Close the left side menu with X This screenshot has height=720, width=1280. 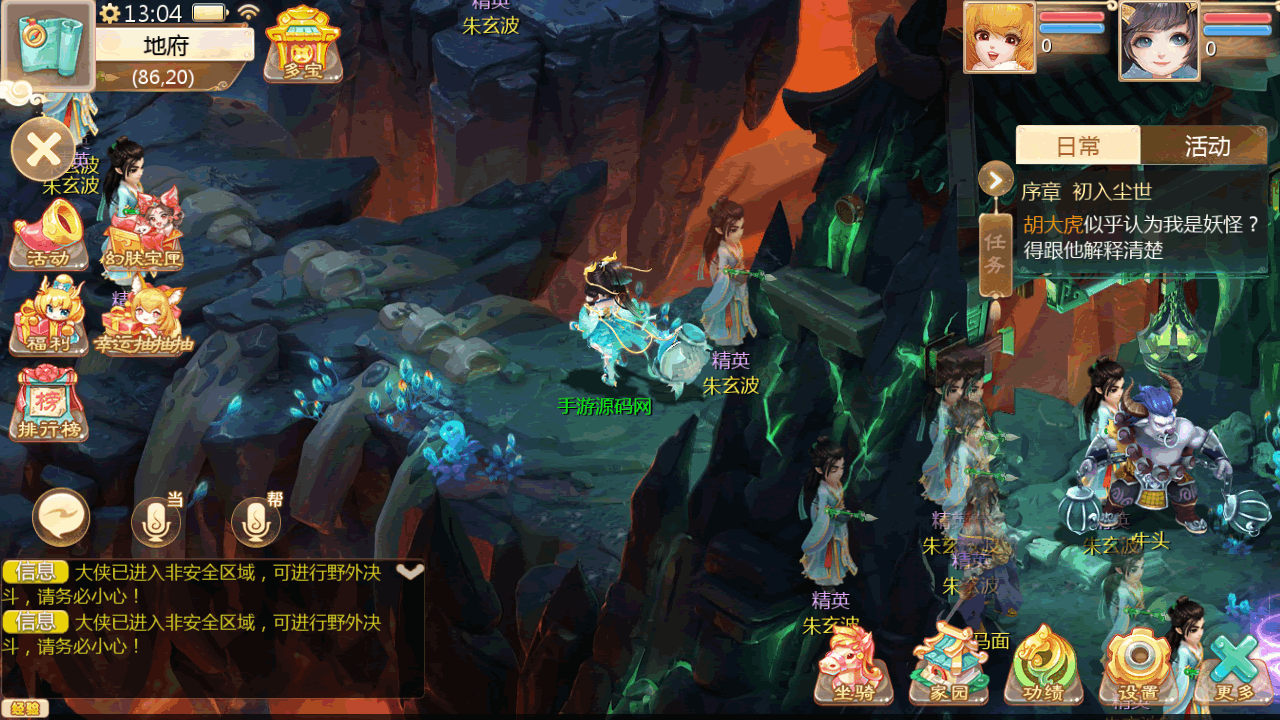pyautogui.click(x=43, y=150)
